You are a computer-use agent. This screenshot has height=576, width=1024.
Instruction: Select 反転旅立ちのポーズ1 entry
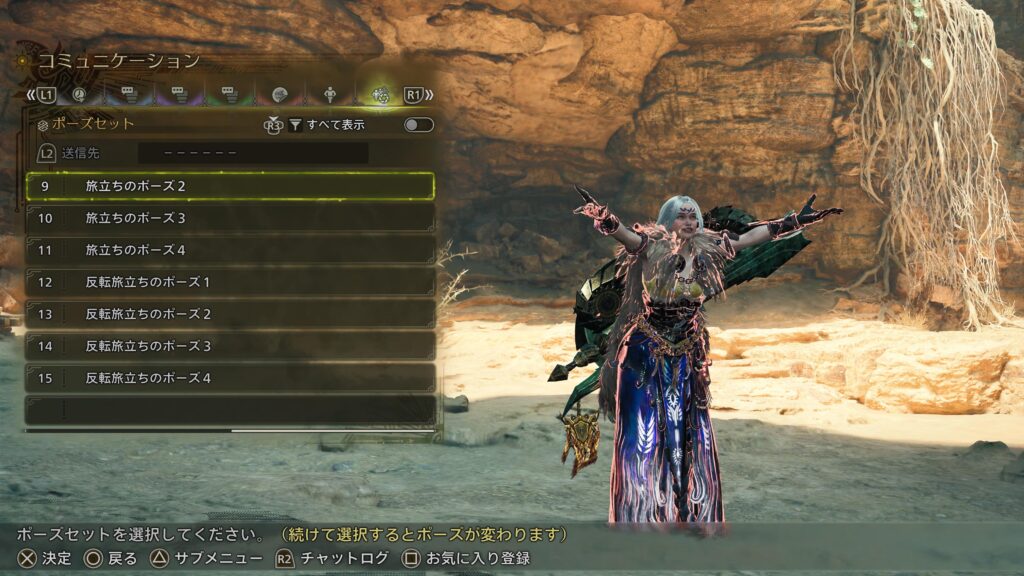[x=230, y=282]
